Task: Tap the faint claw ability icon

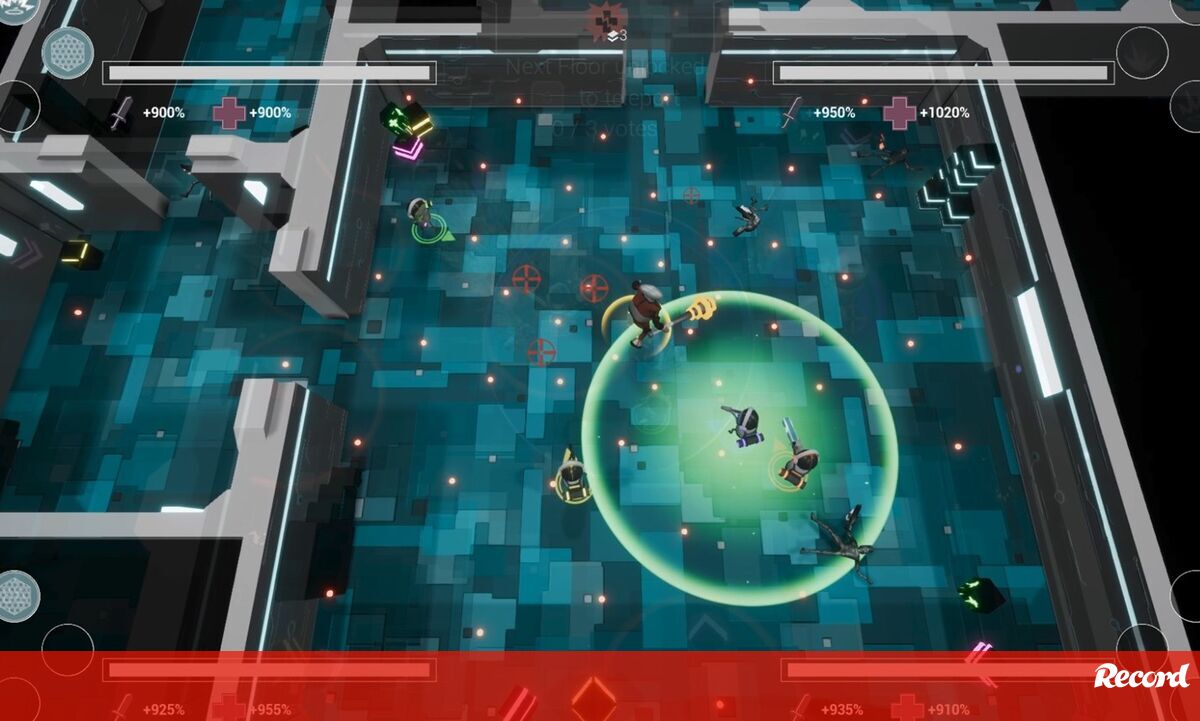Action: (x=1142, y=53)
